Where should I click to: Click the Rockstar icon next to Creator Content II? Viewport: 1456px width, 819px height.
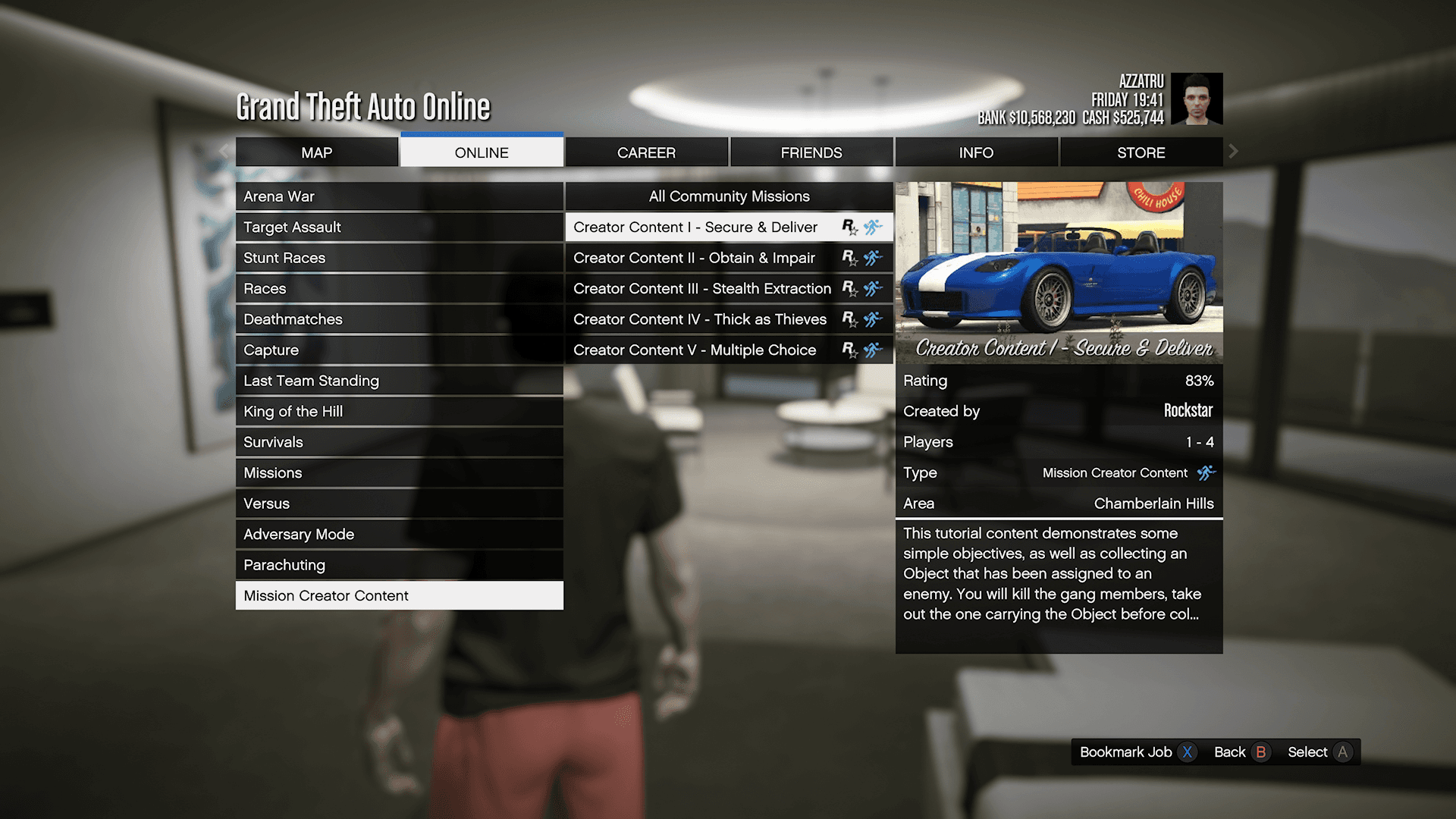(x=849, y=258)
